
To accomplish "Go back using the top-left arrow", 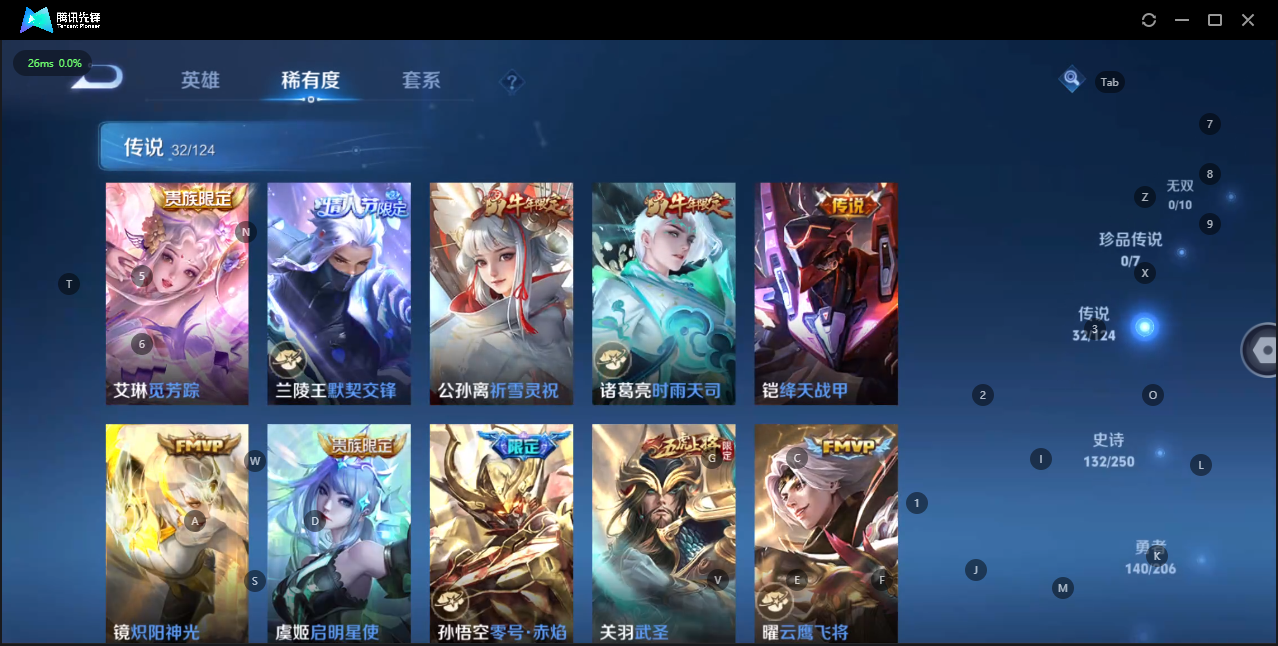I will tap(100, 78).
